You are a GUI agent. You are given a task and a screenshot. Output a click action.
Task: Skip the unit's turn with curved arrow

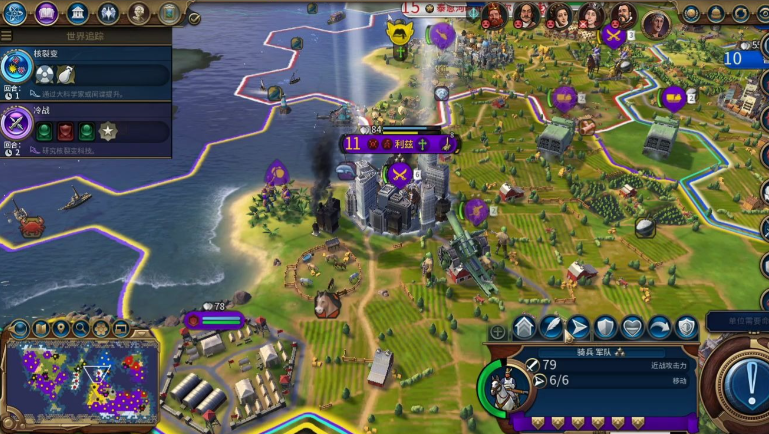pyautogui.click(x=659, y=327)
